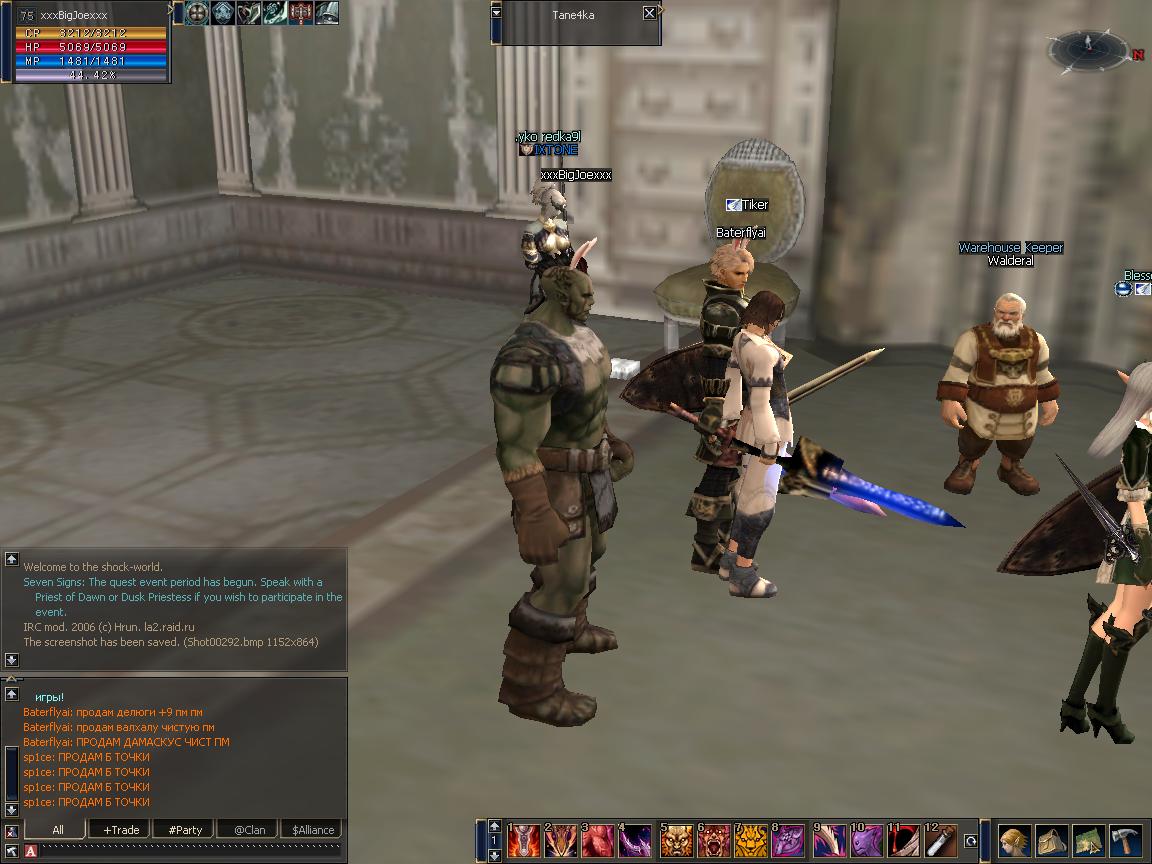The width and height of the screenshot is (1152, 864).
Task: Click the shield buff icon beside the status bars
Action: 196,12
